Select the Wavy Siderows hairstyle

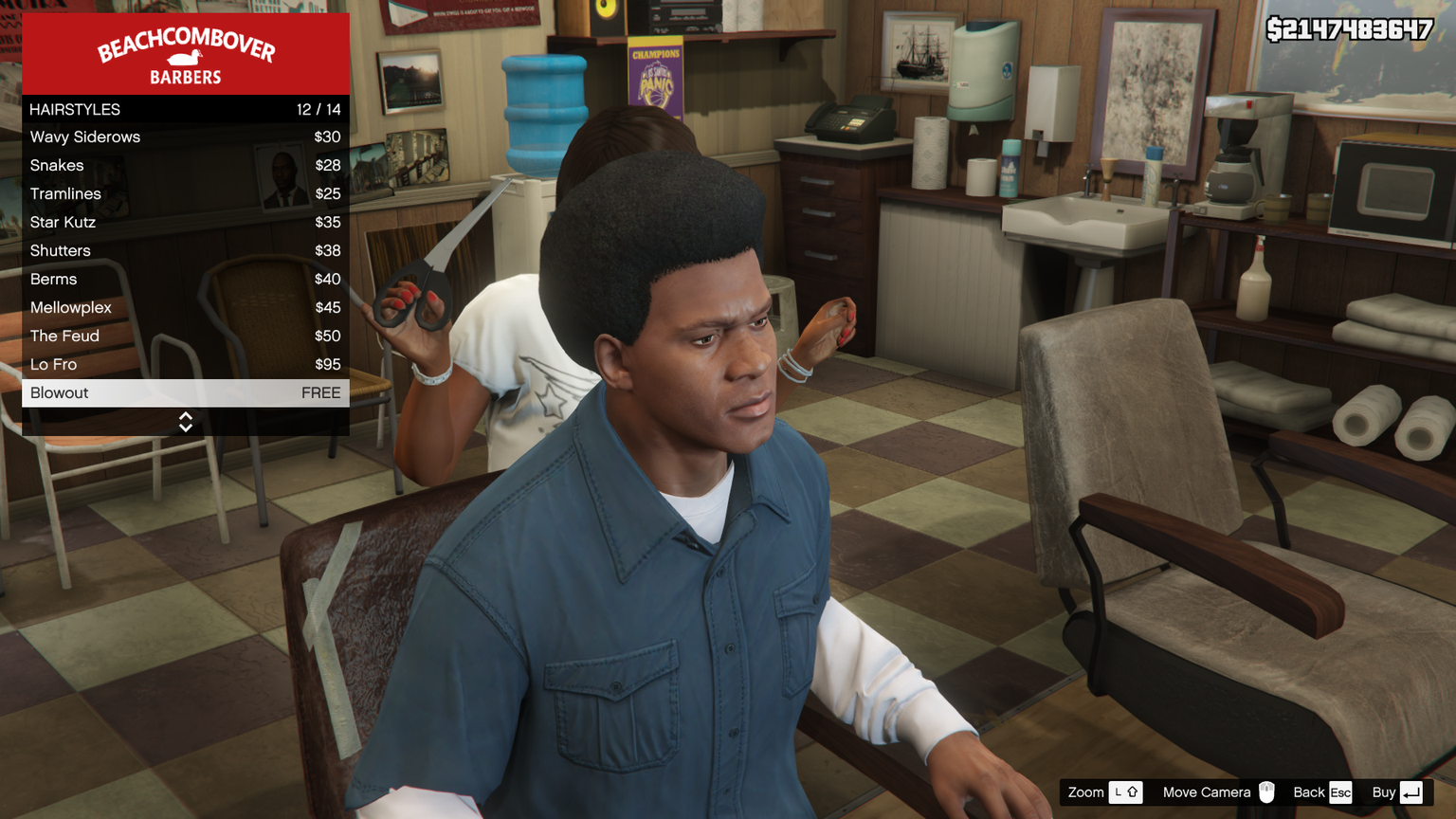coord(185,137)
